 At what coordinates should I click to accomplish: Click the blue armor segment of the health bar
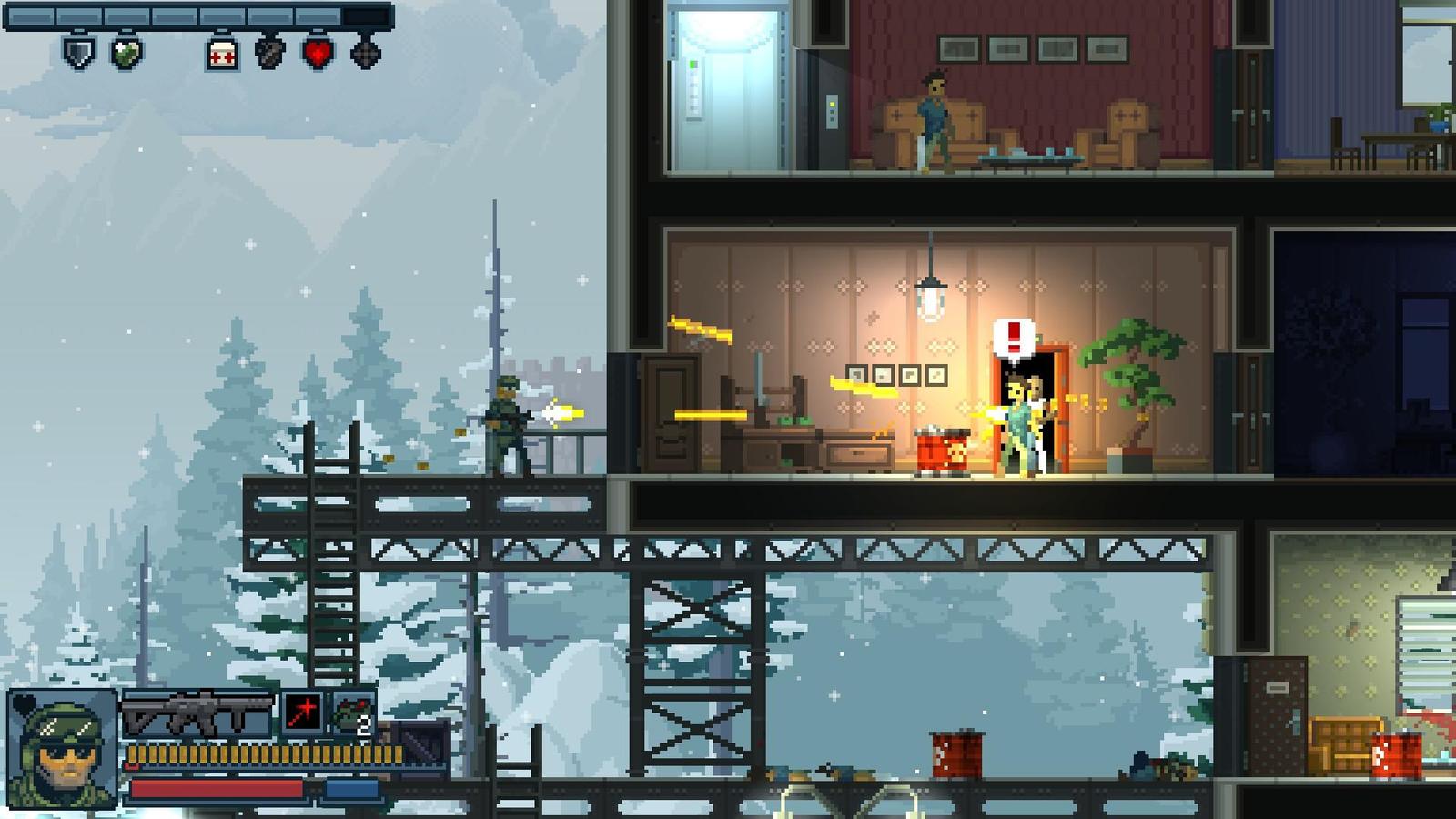tap(350, 788)
